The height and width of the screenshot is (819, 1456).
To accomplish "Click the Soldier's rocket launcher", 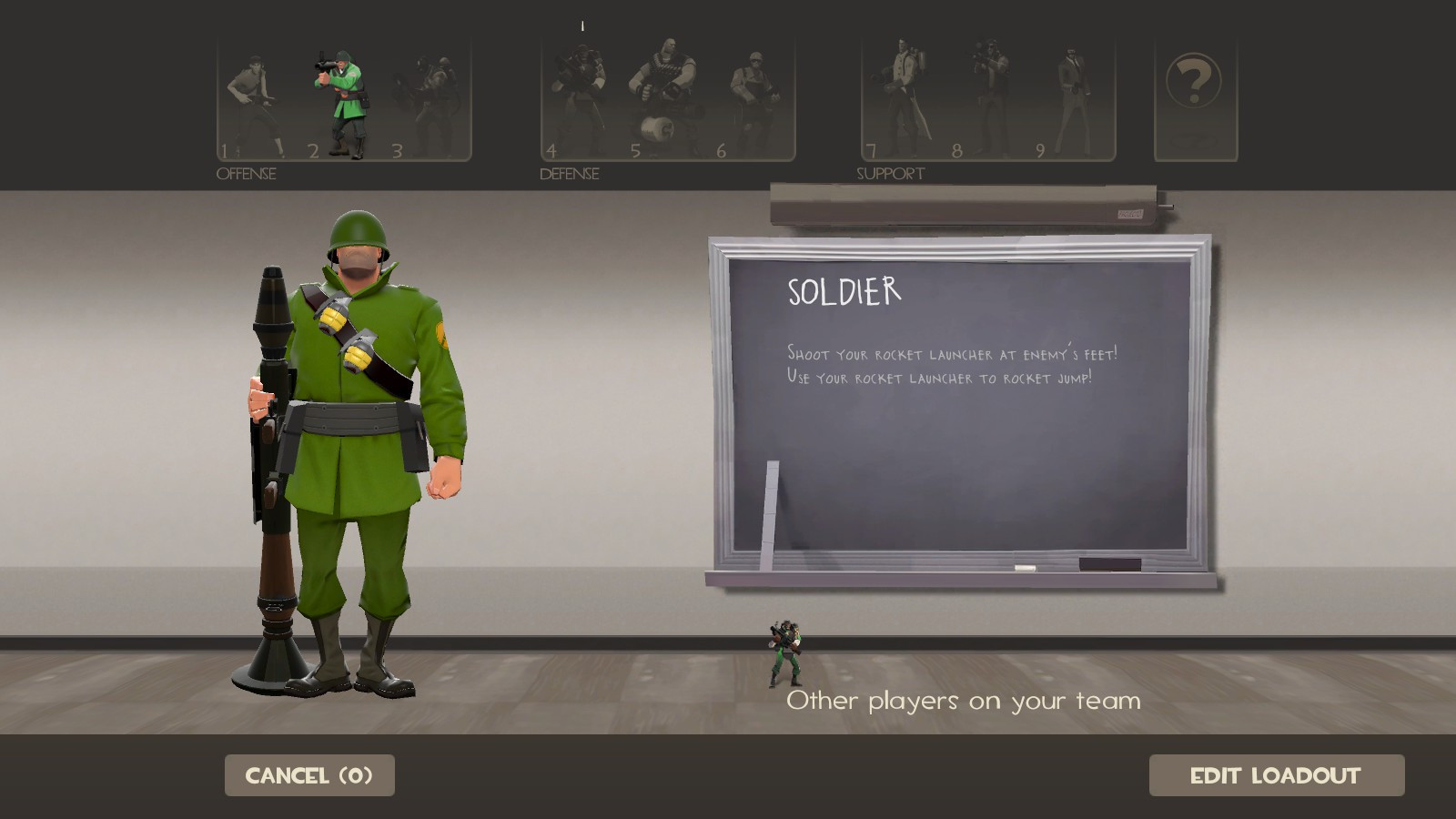I will (273, 455).
